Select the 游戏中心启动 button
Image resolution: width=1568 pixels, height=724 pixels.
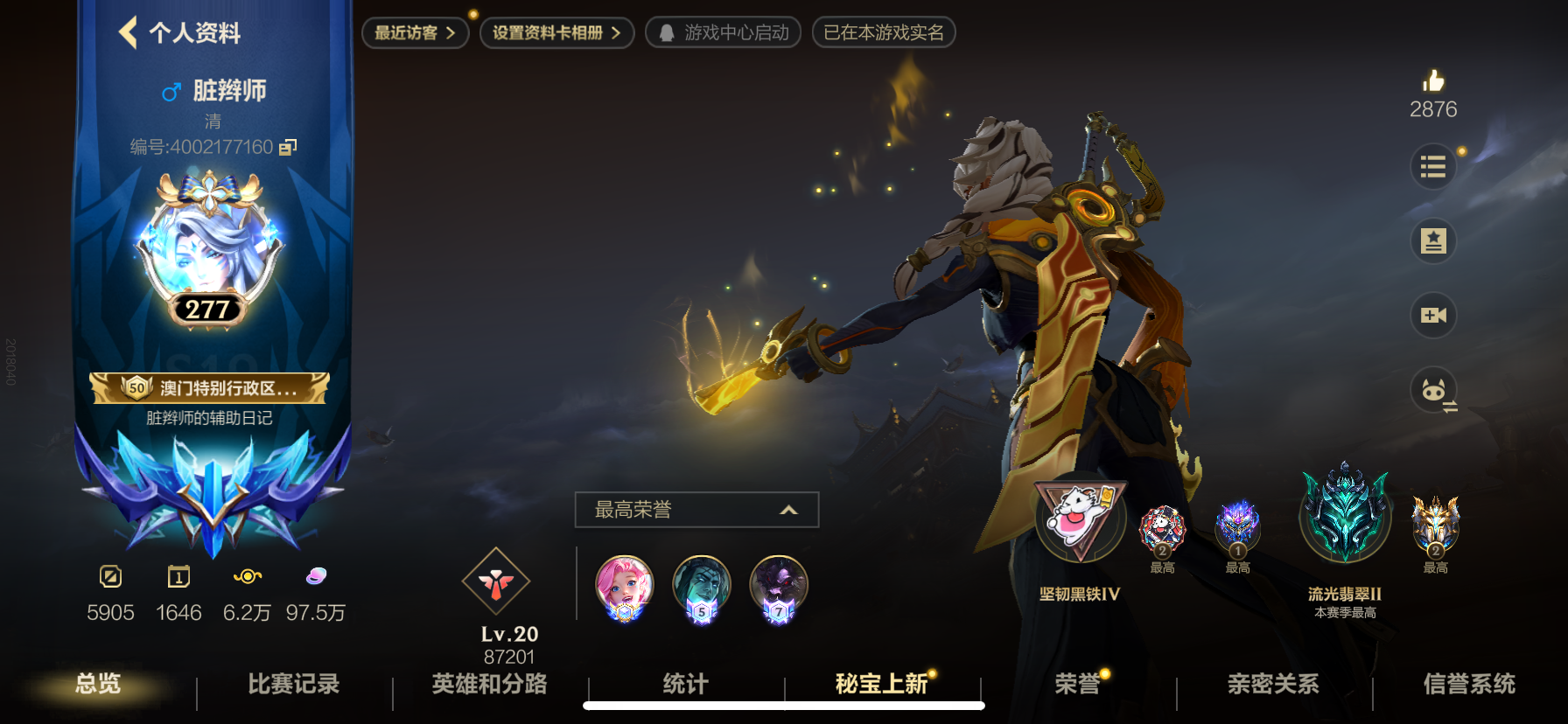click(x=723, y=33)
